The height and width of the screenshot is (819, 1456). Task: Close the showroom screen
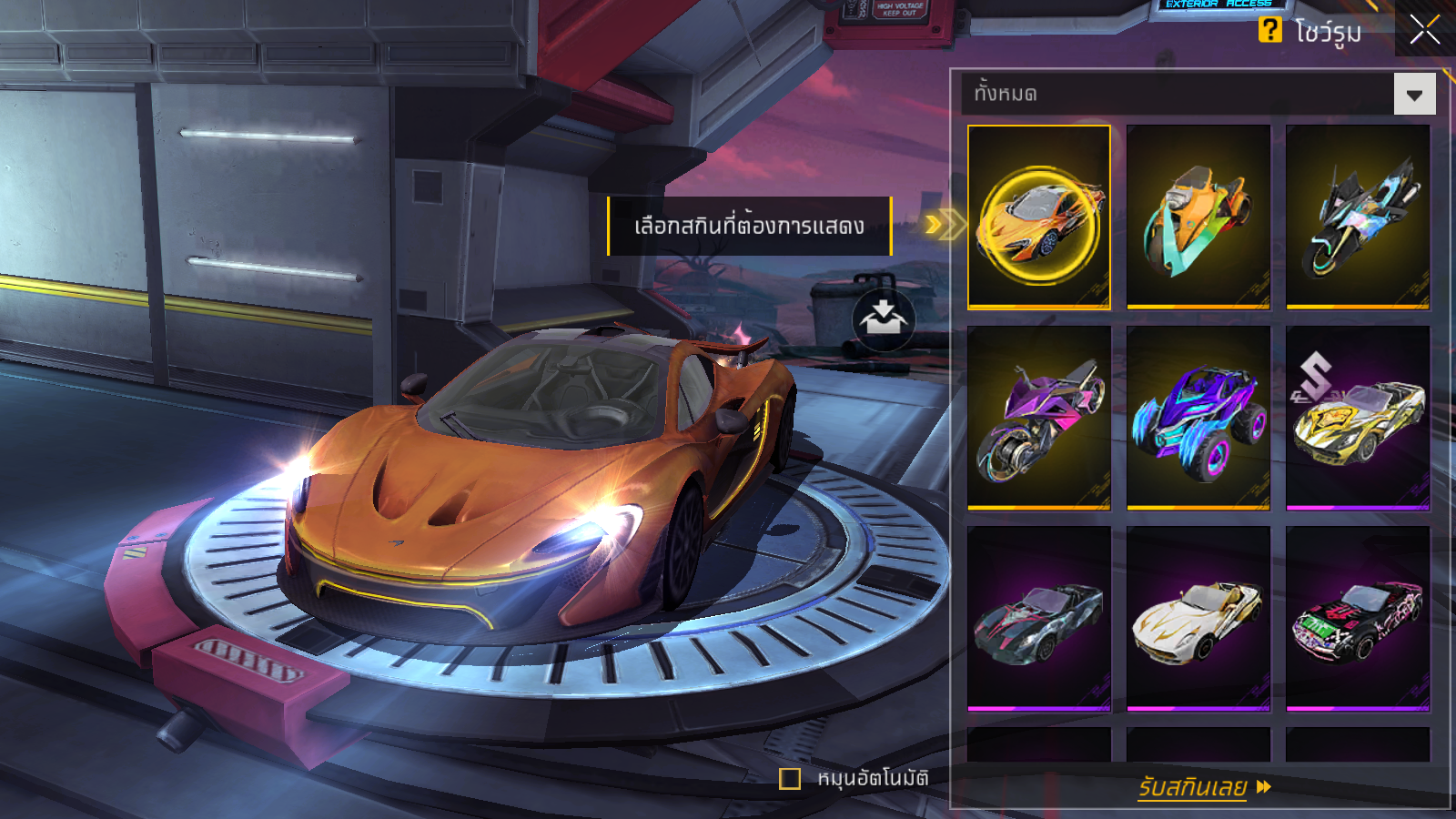1425,29
